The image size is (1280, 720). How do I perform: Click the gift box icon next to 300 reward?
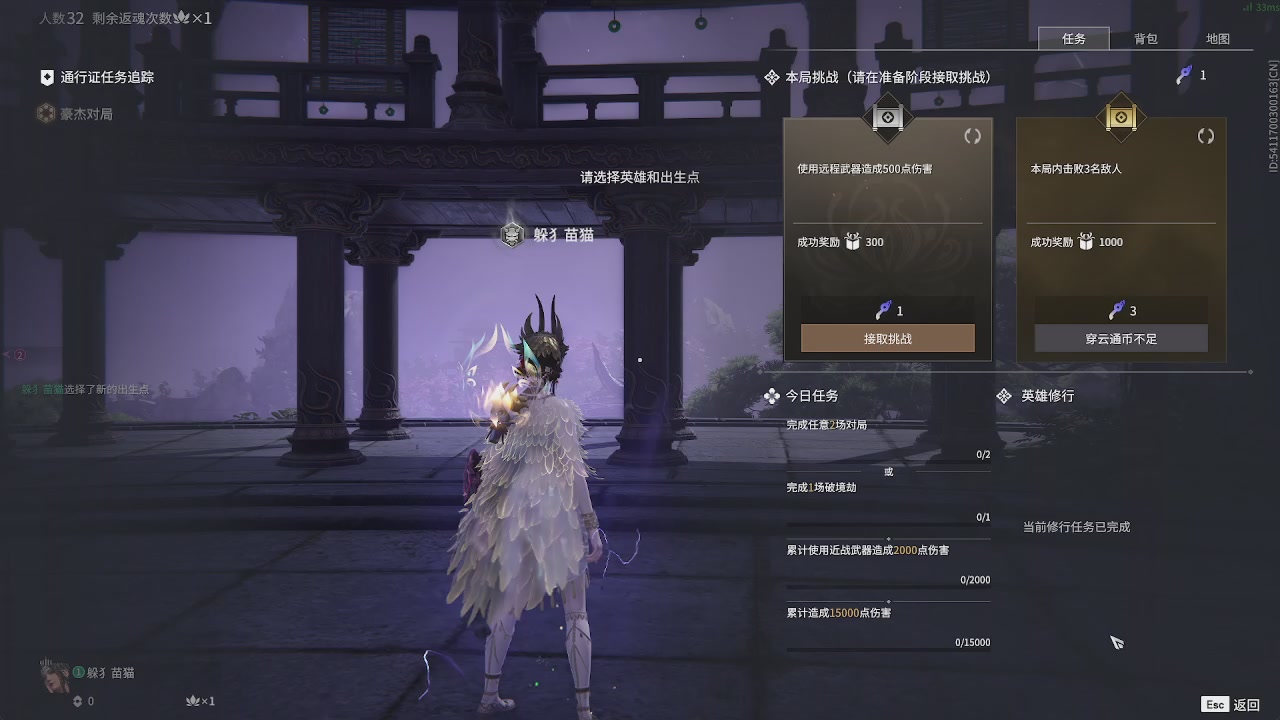point(852,241)
